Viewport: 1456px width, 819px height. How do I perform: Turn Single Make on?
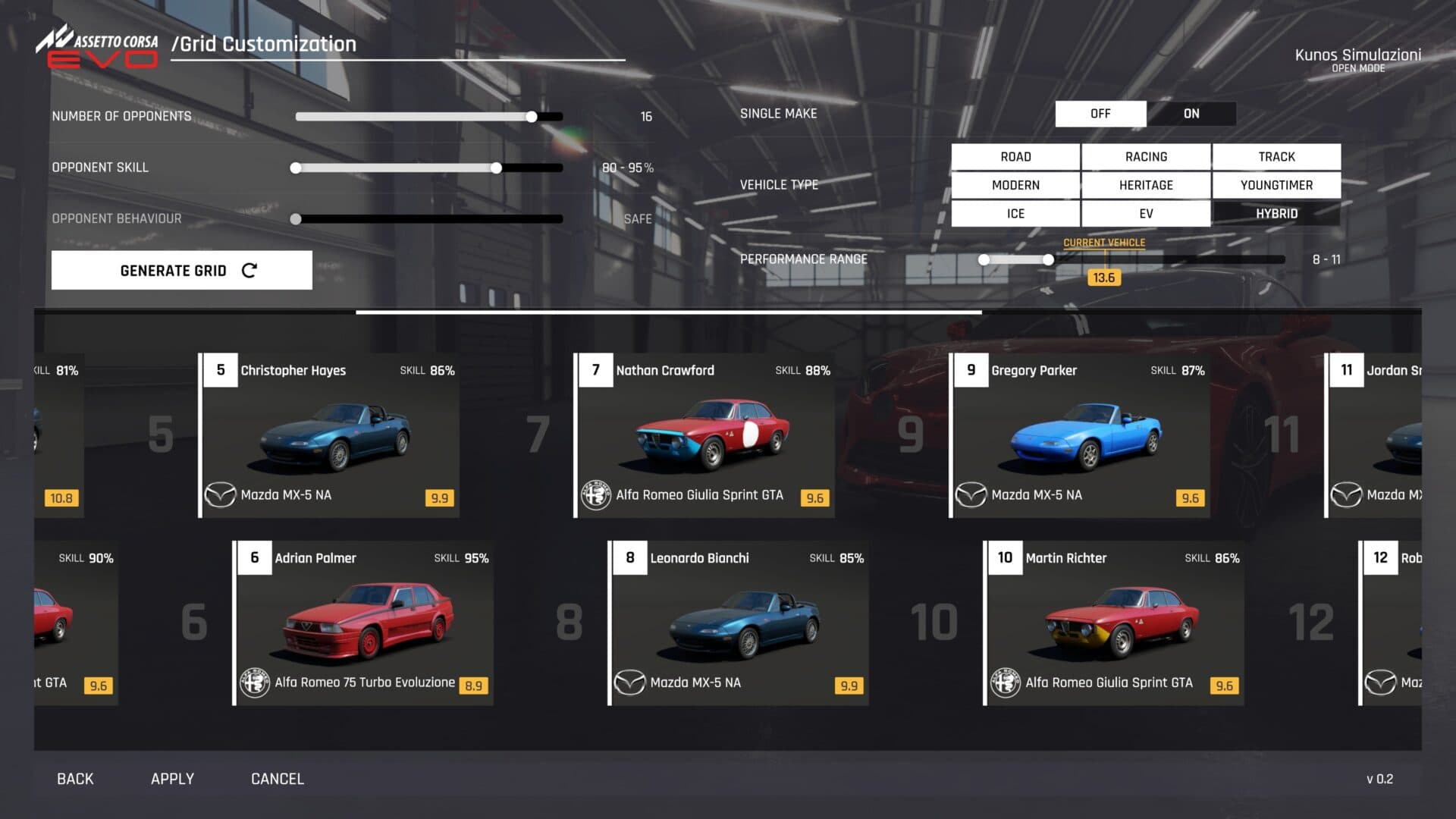point(1191,114)
